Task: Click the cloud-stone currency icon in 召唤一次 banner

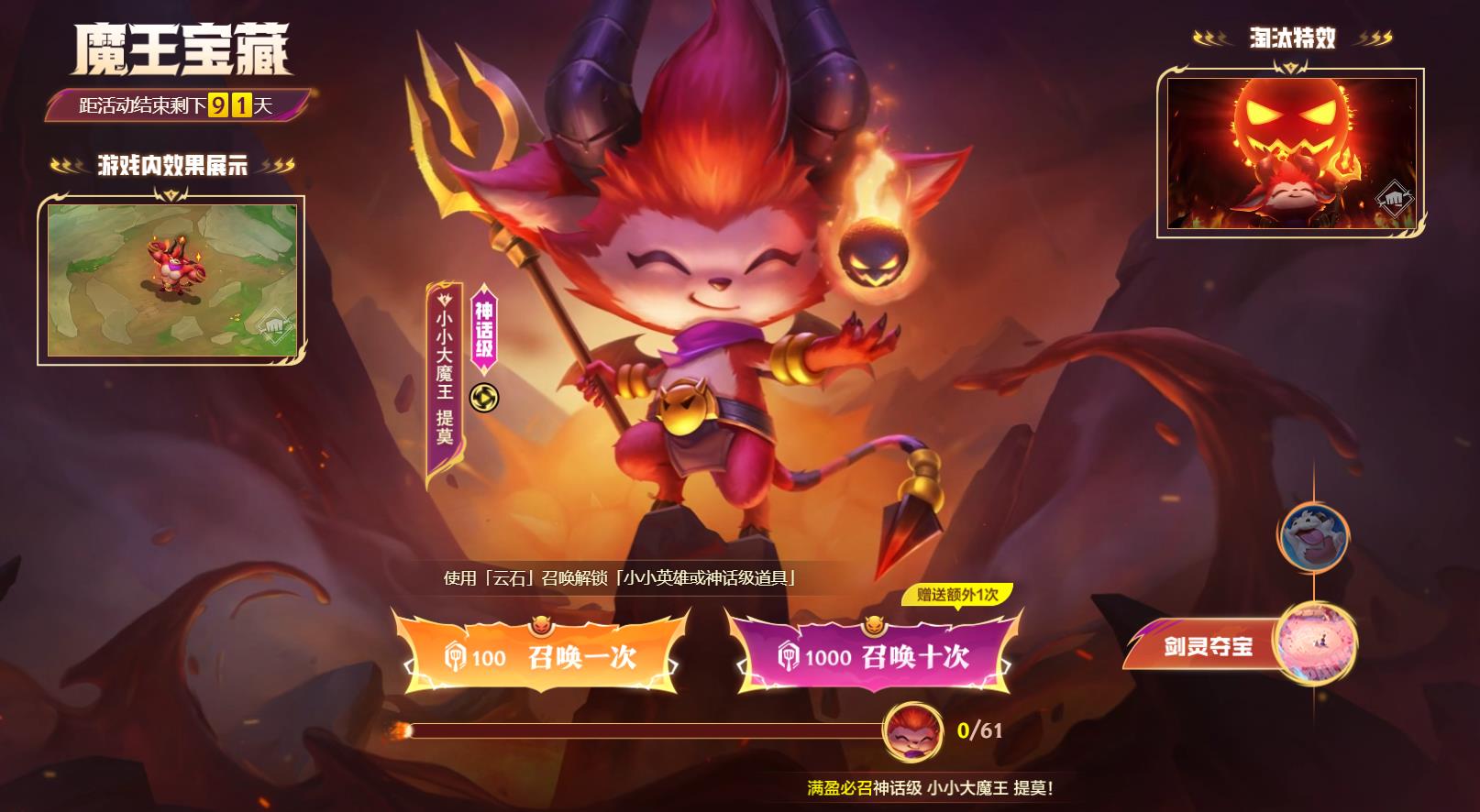Action: (457, 657)
